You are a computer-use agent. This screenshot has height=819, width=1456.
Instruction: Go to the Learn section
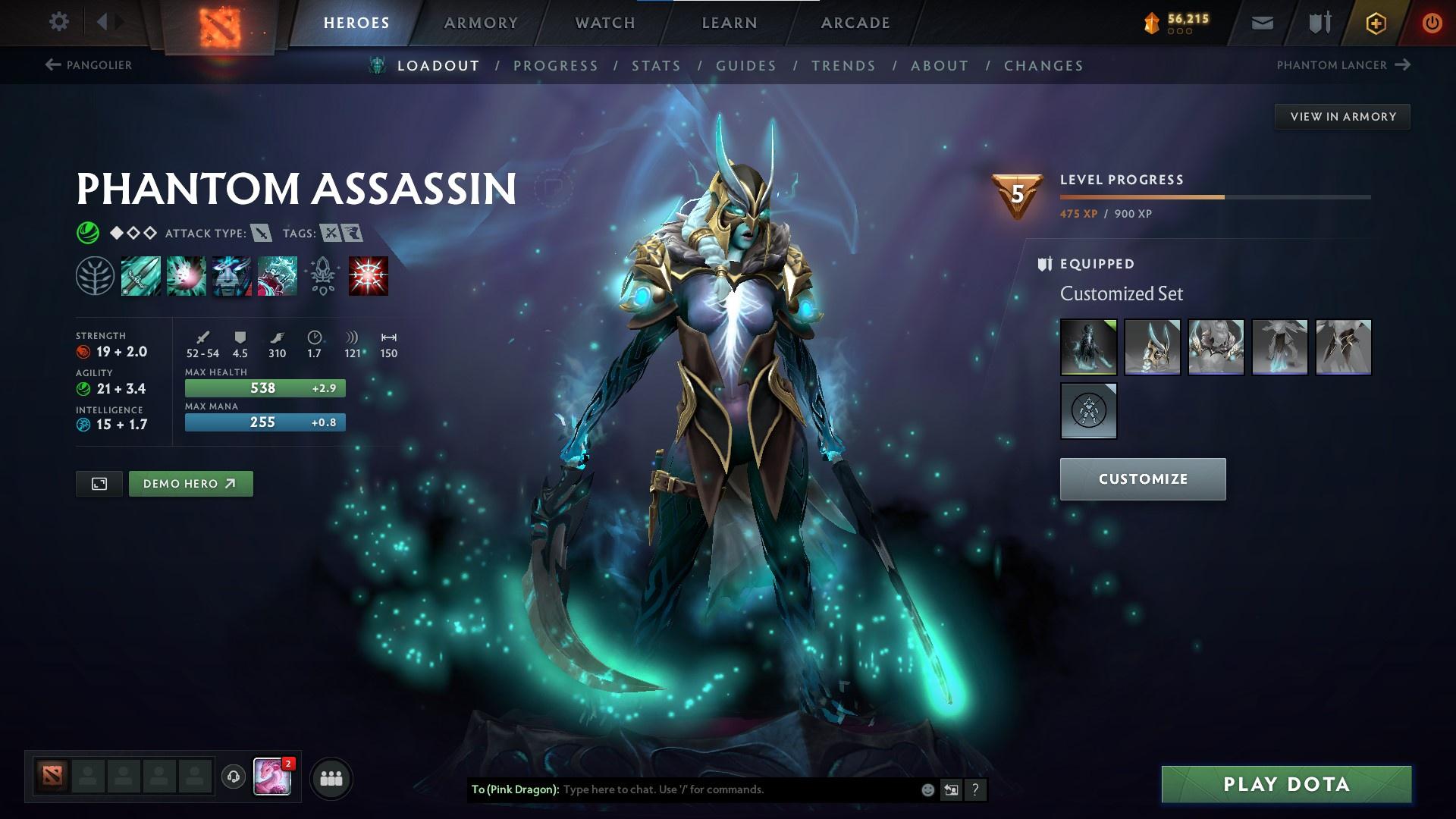(730, 23)
